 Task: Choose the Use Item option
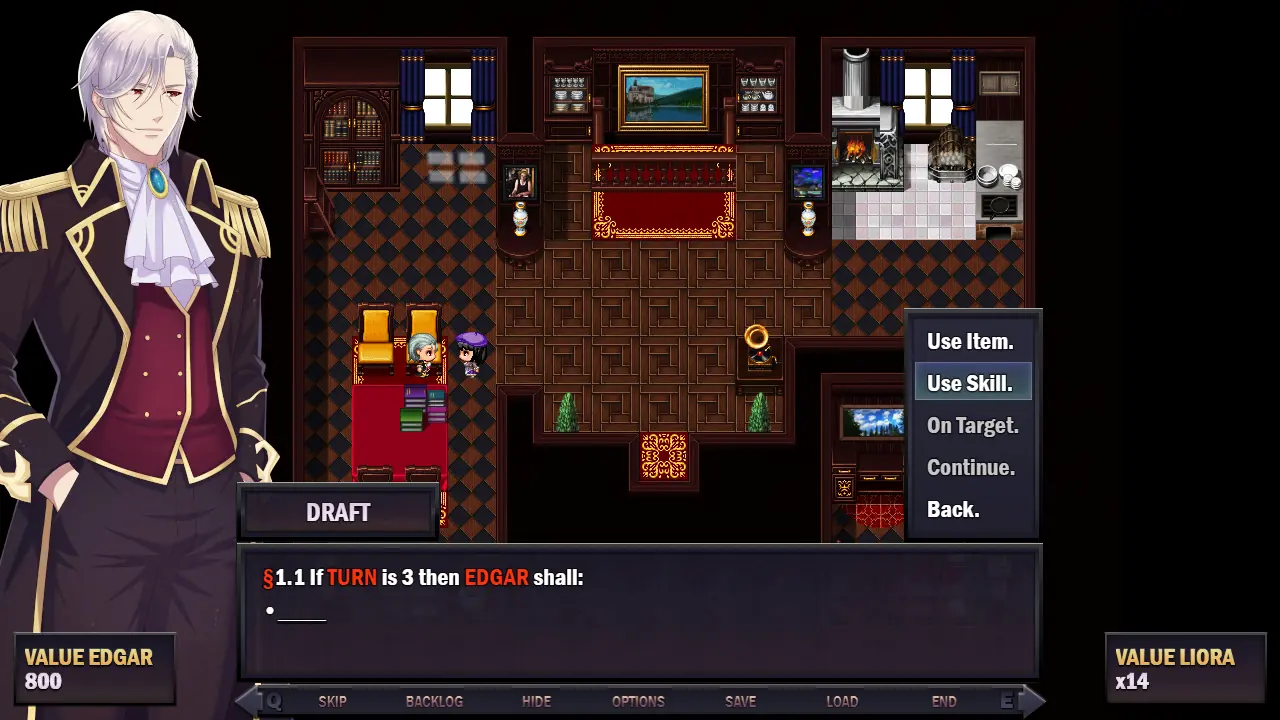pyautogui.click(x=970, y=342)
